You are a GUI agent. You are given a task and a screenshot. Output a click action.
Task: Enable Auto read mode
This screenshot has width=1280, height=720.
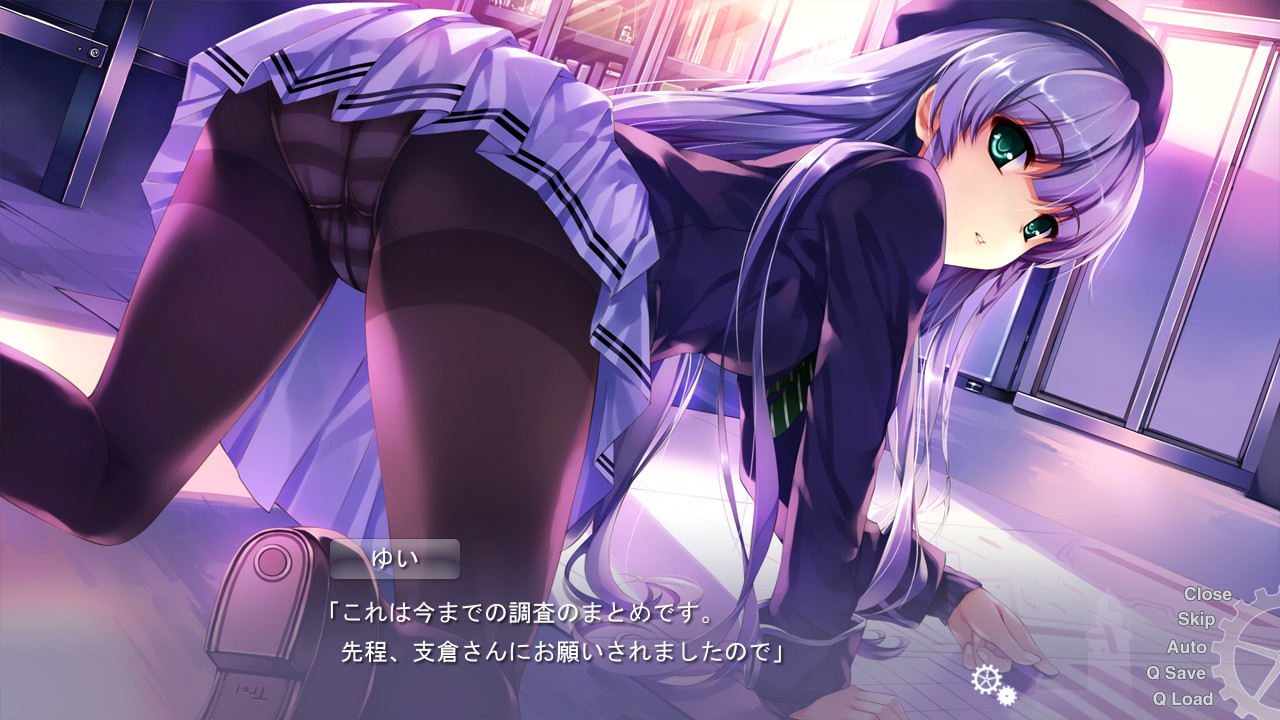tap(1188, 647)
